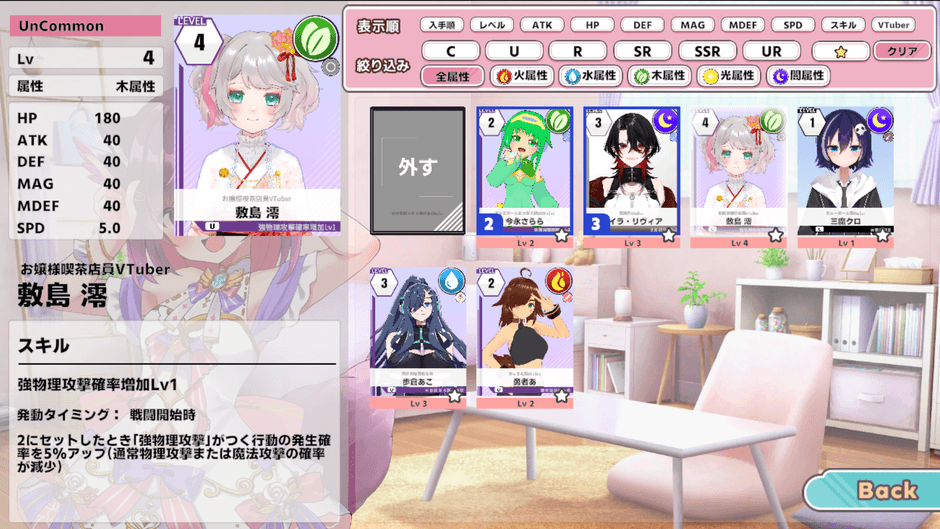
Task: Clear filters with the クリア button
Action: [x=902, y=51]
